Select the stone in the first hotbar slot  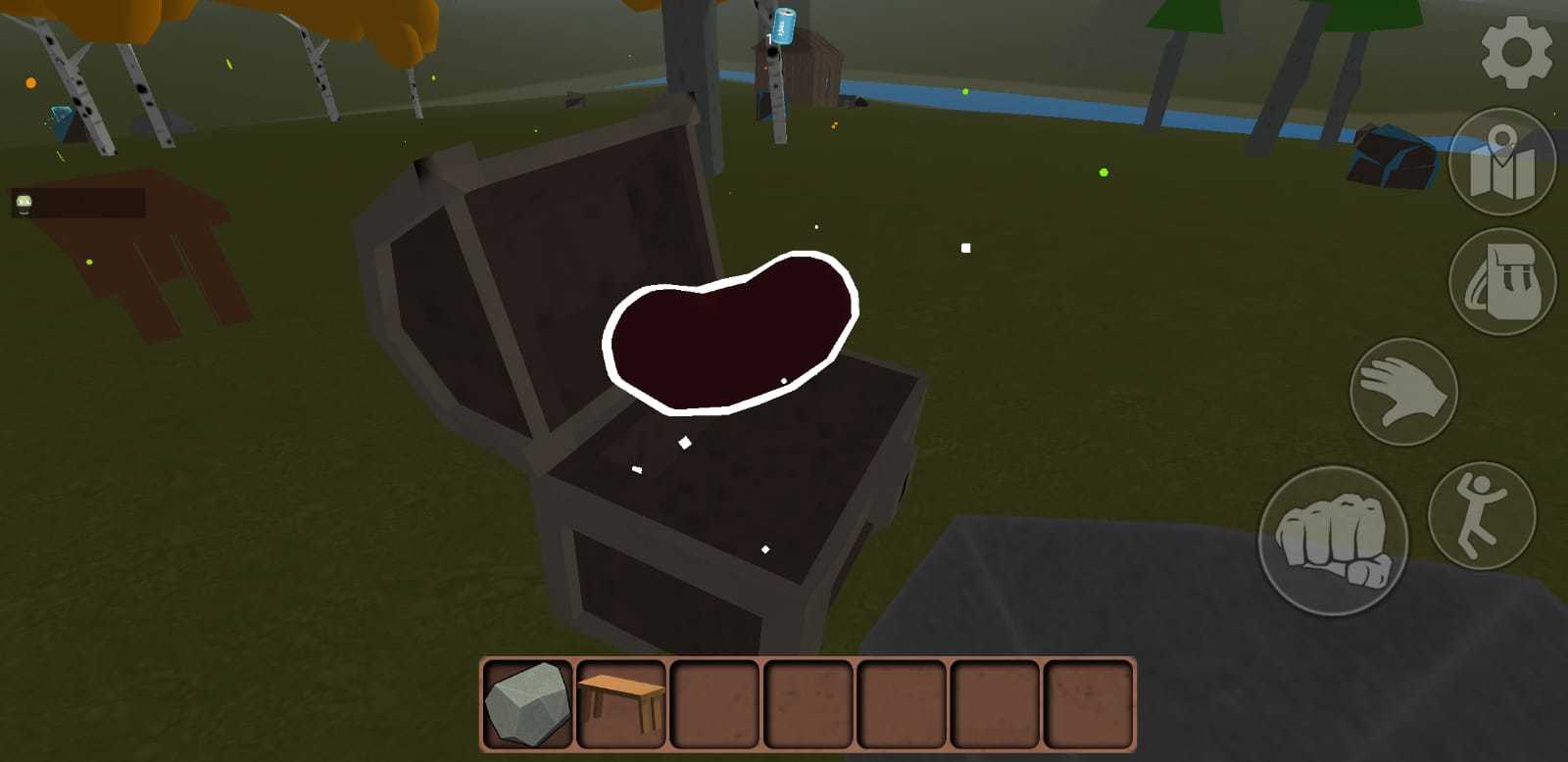click(x=526, y=703)
